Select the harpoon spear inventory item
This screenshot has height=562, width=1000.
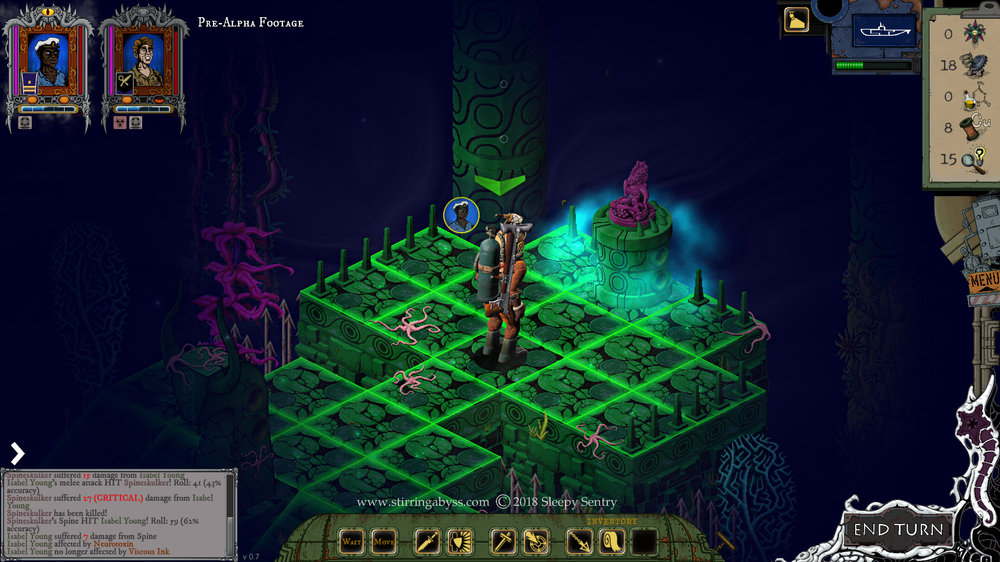coord(580,542)
